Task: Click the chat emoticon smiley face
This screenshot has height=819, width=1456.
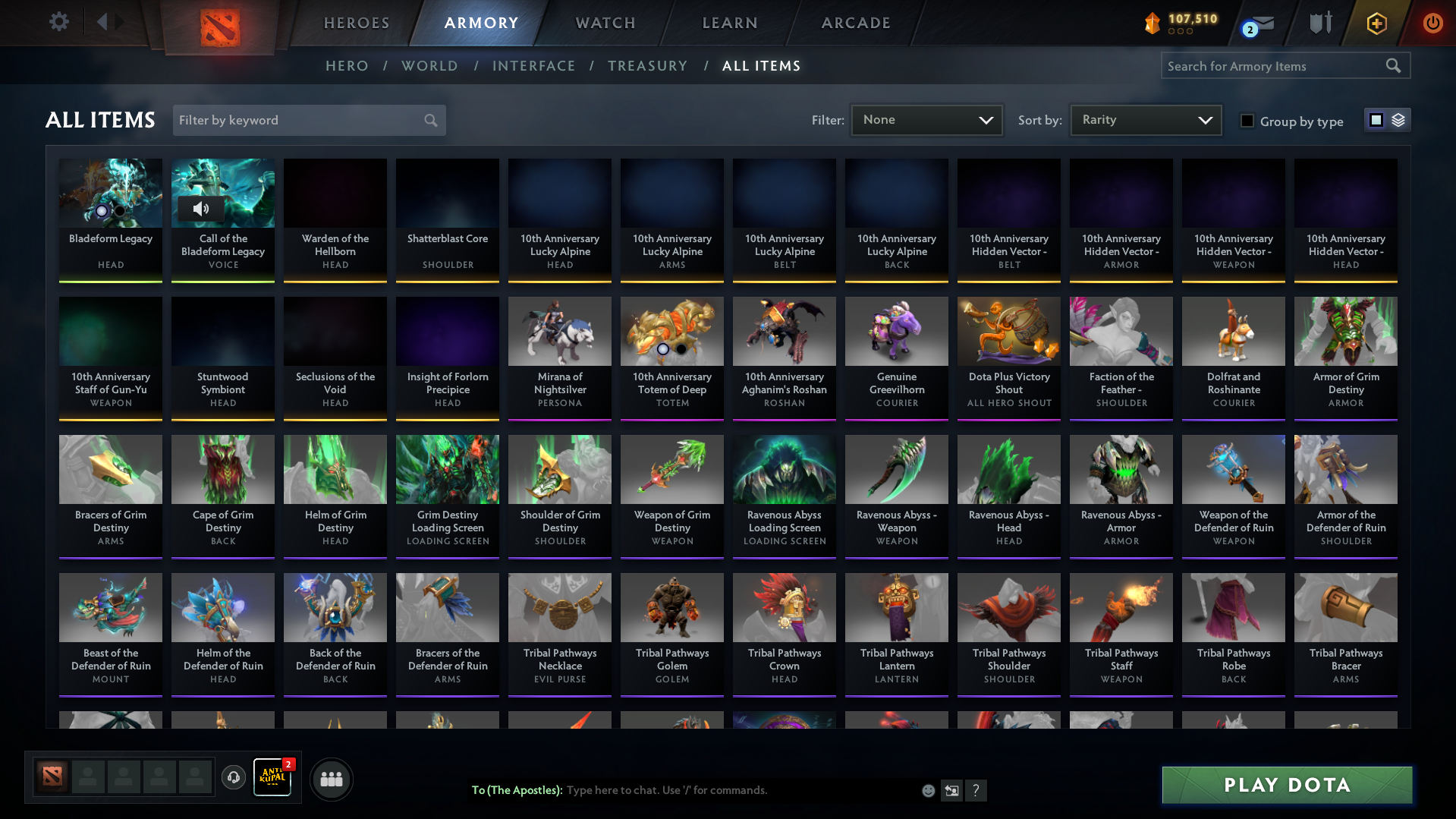Action: pos(927,790)
